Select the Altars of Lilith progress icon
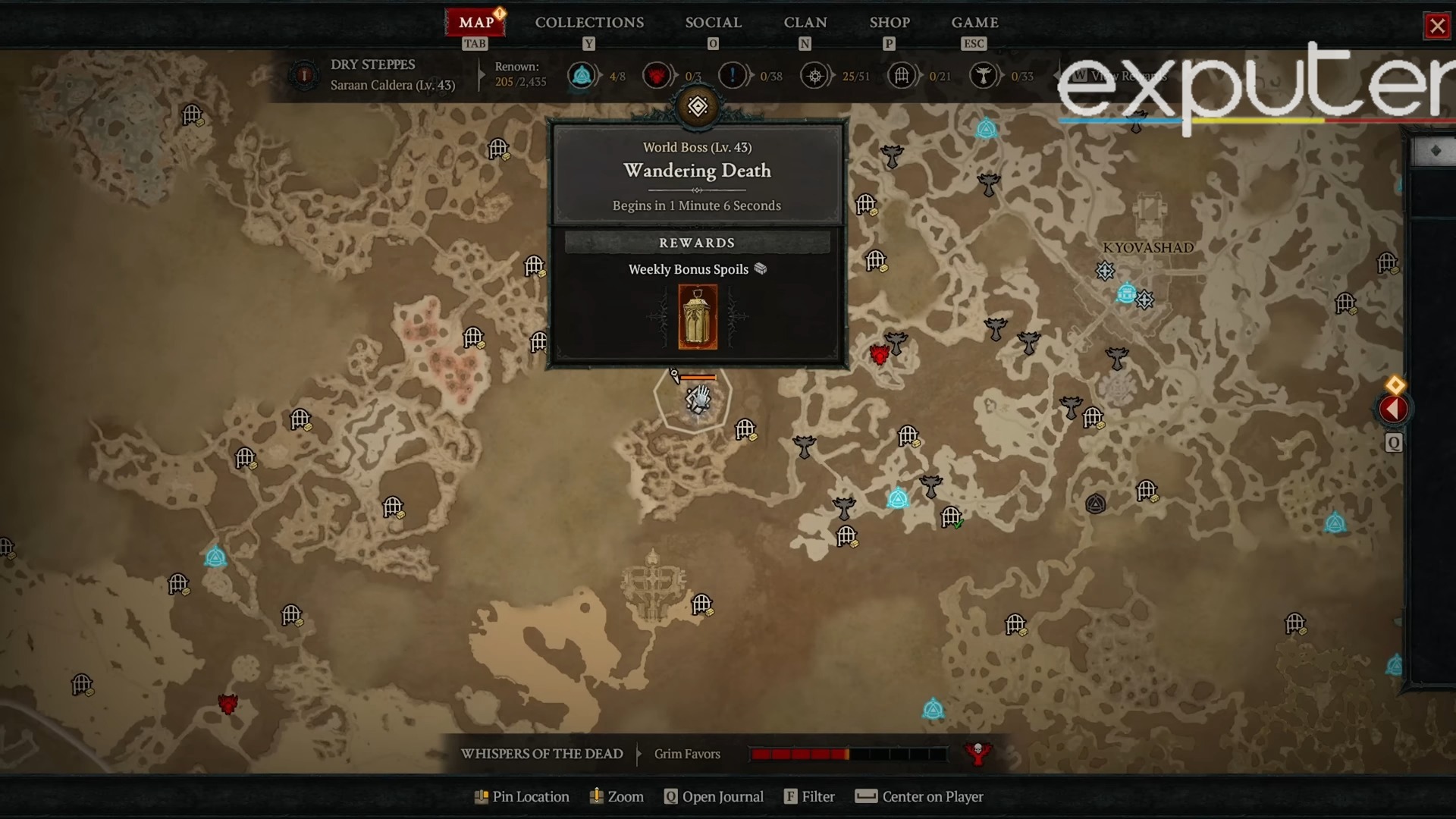This screenshot has height=819, width=1456. [x=582, y=76]
